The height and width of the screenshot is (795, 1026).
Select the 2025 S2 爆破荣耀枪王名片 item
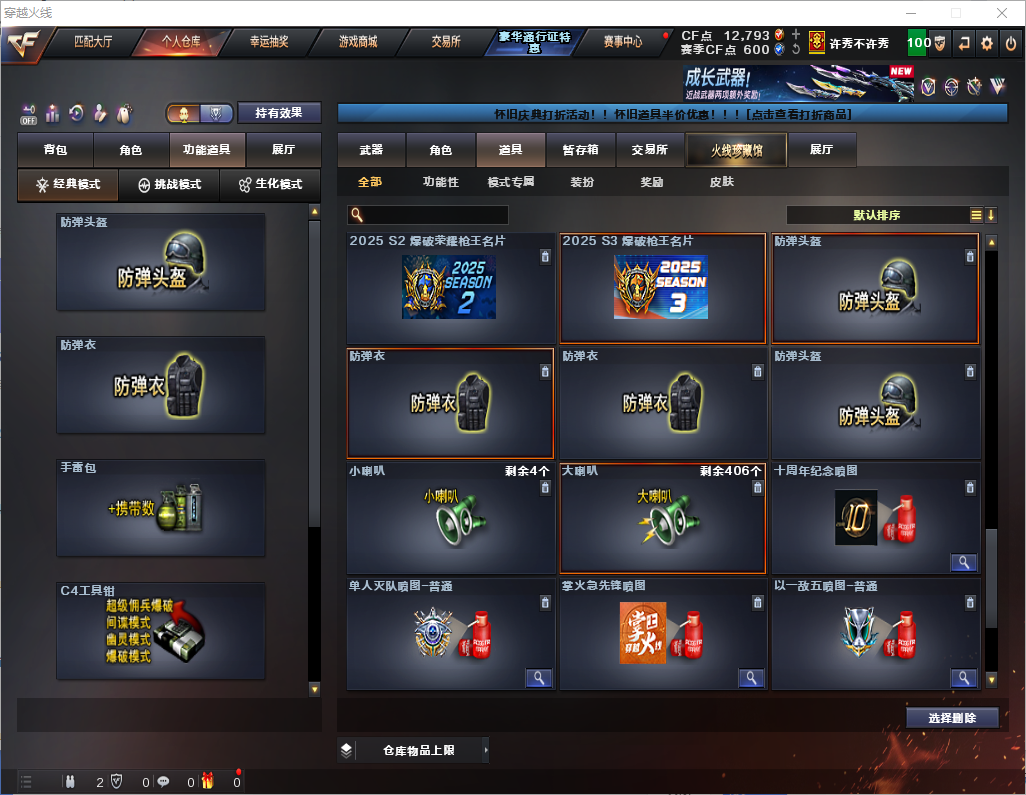pos(450,289)
